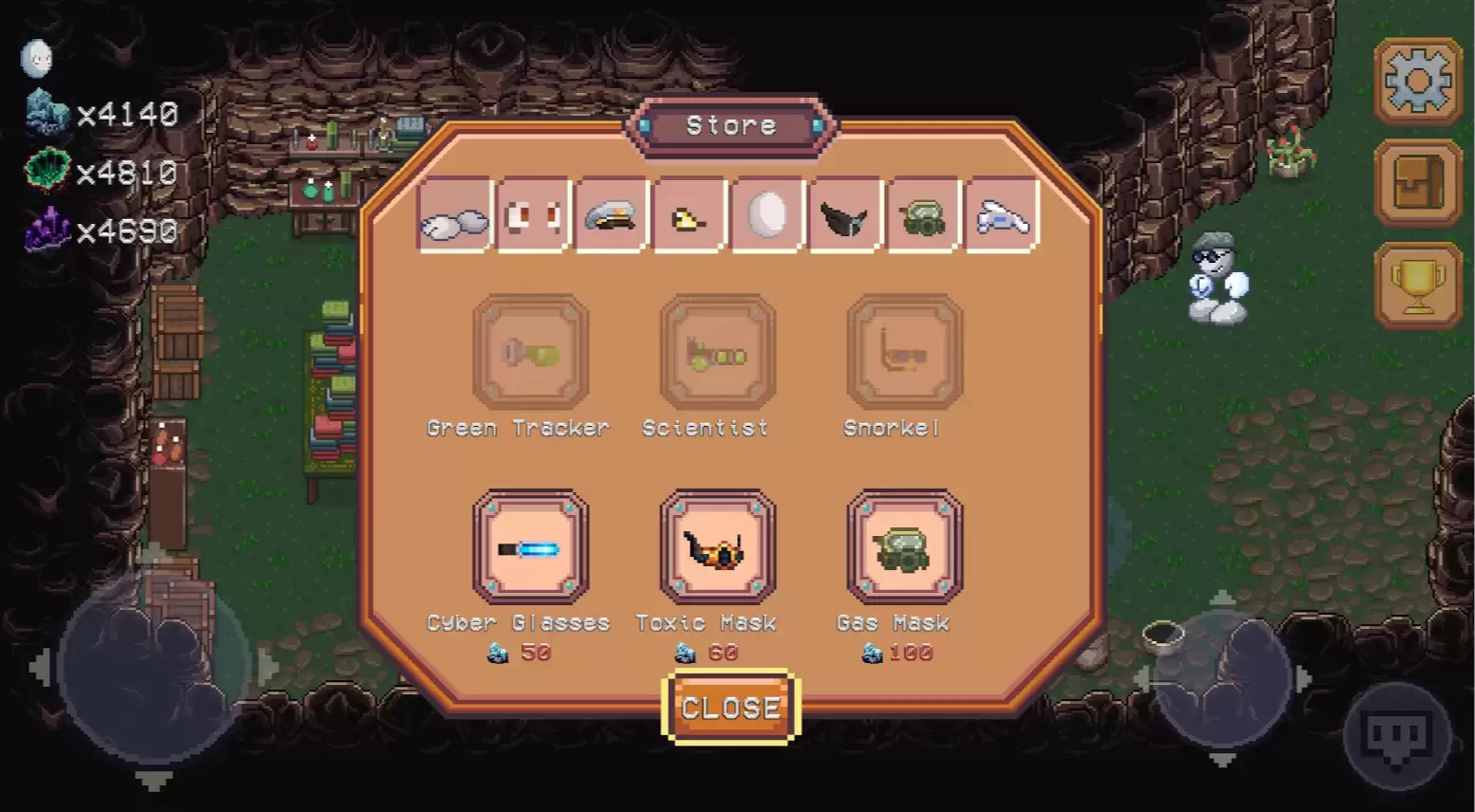The height and width of the screenshot is (812, 1475).
Task: View the trophy achievements button
Action: pyautogui.click(x=1418, y=286)
